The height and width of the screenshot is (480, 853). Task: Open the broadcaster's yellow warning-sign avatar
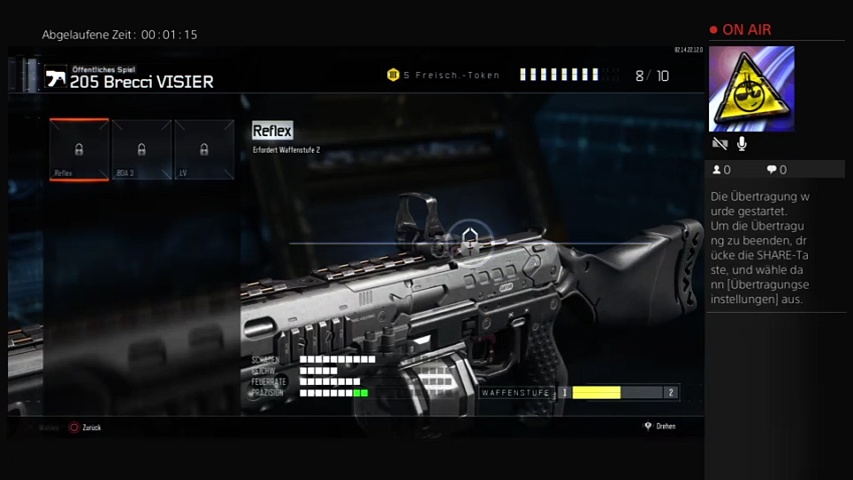coord(751,89)
